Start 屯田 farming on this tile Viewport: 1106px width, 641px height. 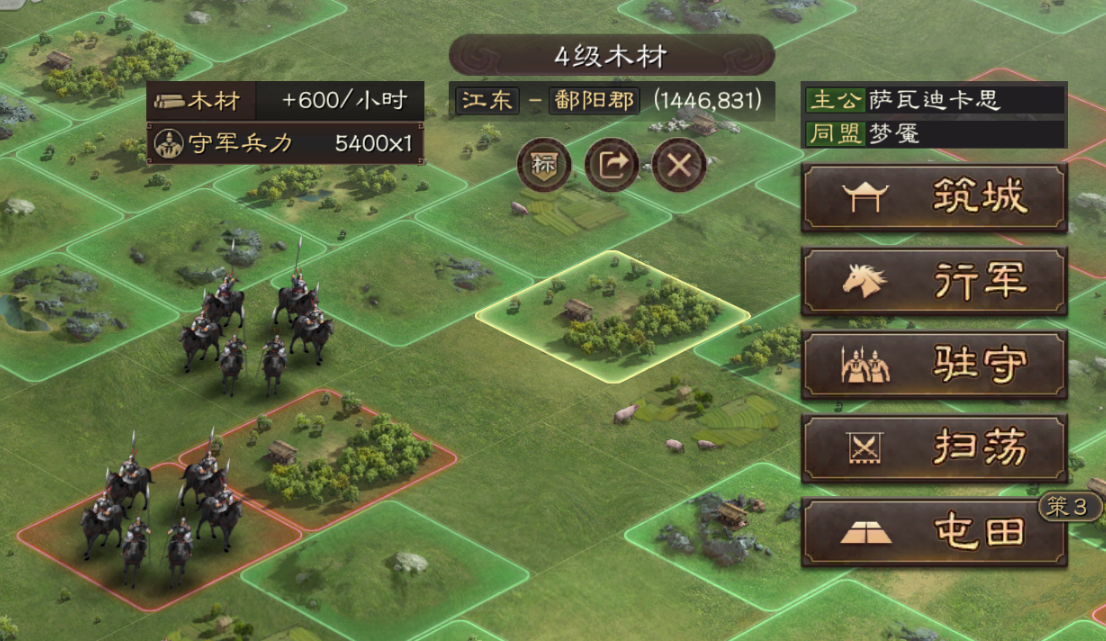[x=934, y=532]
